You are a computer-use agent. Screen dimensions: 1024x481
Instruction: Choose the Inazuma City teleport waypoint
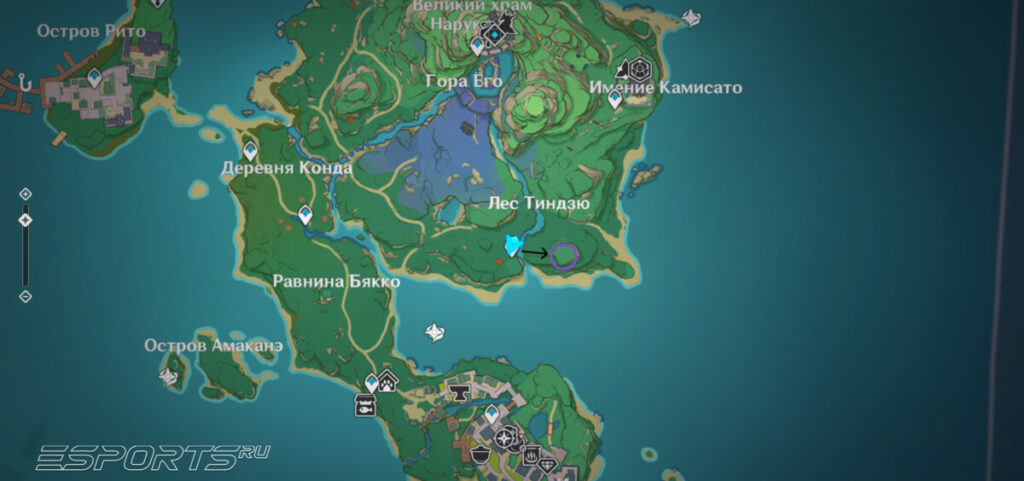491,413
